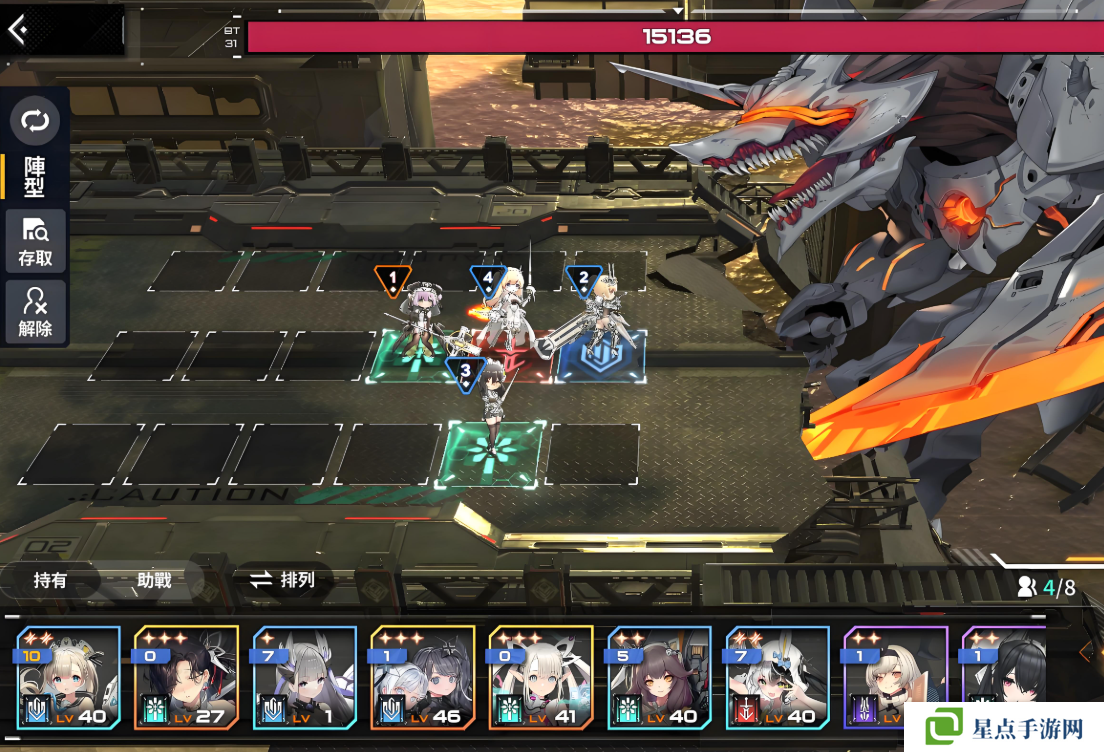
Task: Click the circular swap arrows icon
Action: [35, 122]
